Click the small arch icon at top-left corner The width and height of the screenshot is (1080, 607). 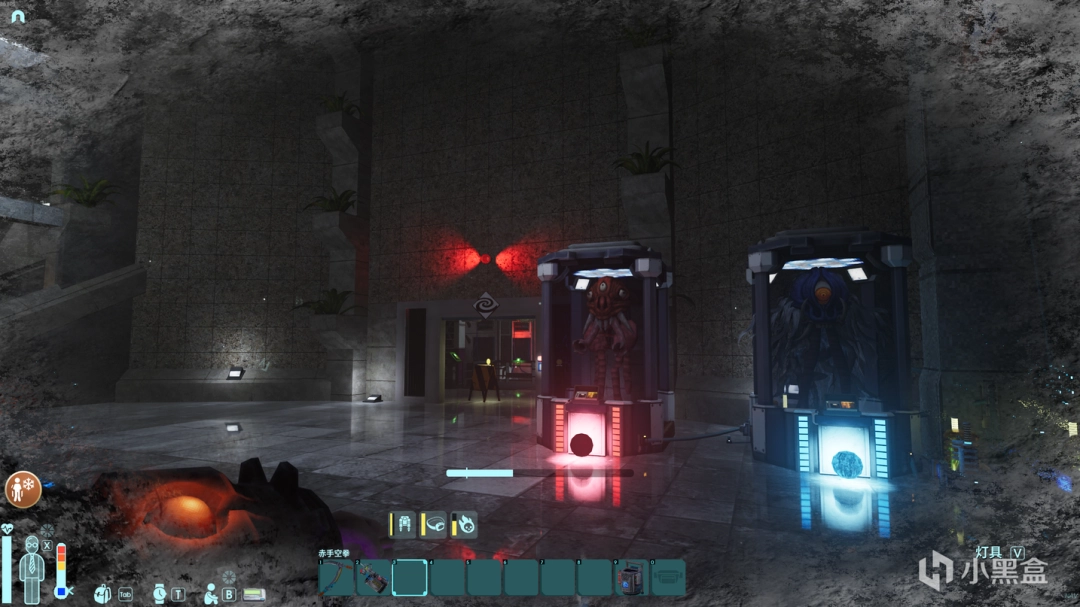click(16, 17)
